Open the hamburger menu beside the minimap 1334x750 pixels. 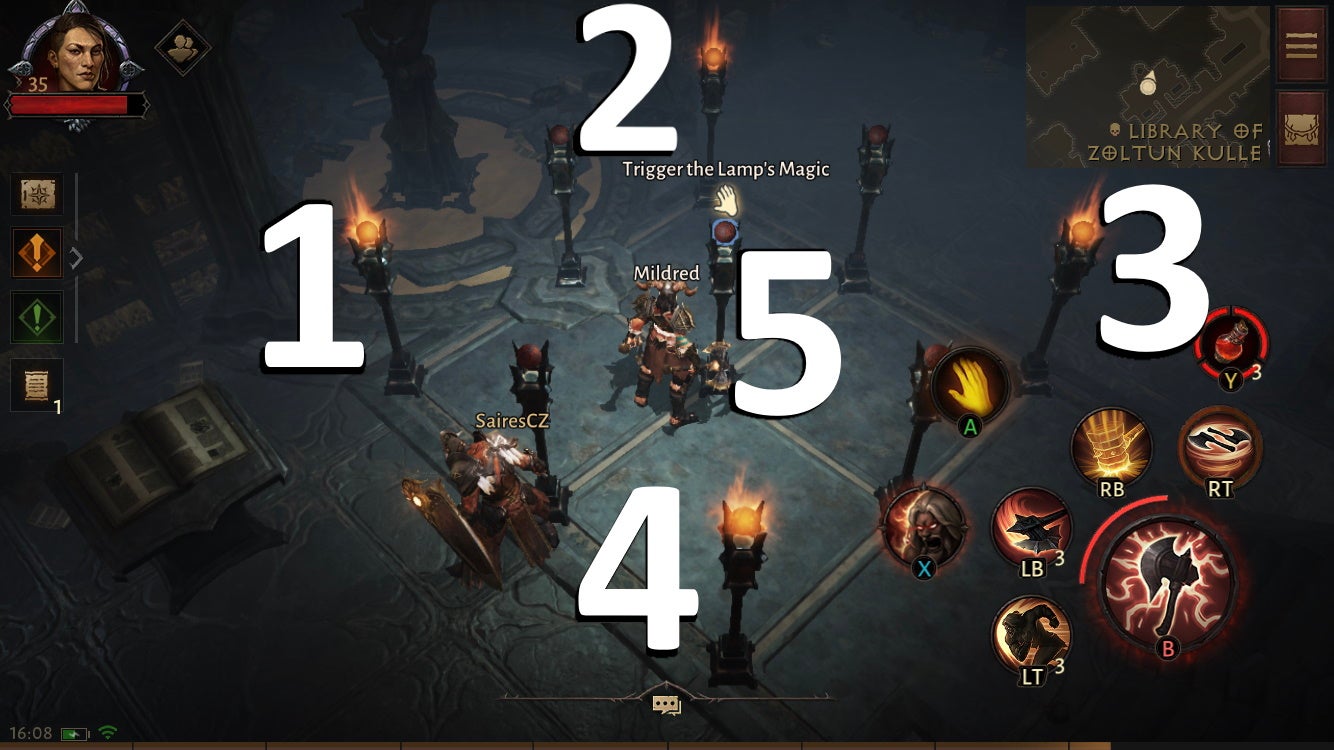tap(1300, 45)
